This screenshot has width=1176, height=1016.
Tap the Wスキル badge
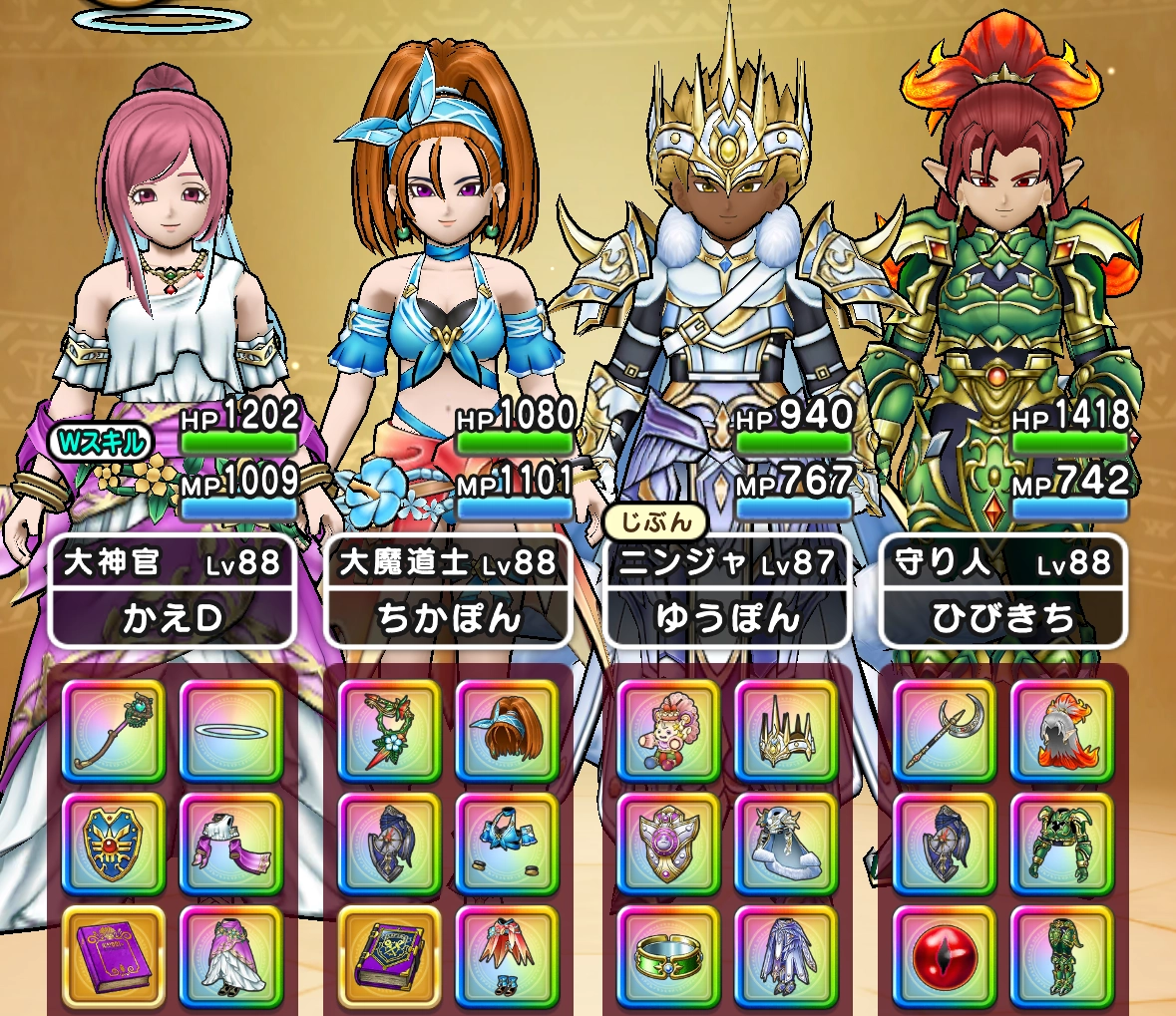[102, 442]
